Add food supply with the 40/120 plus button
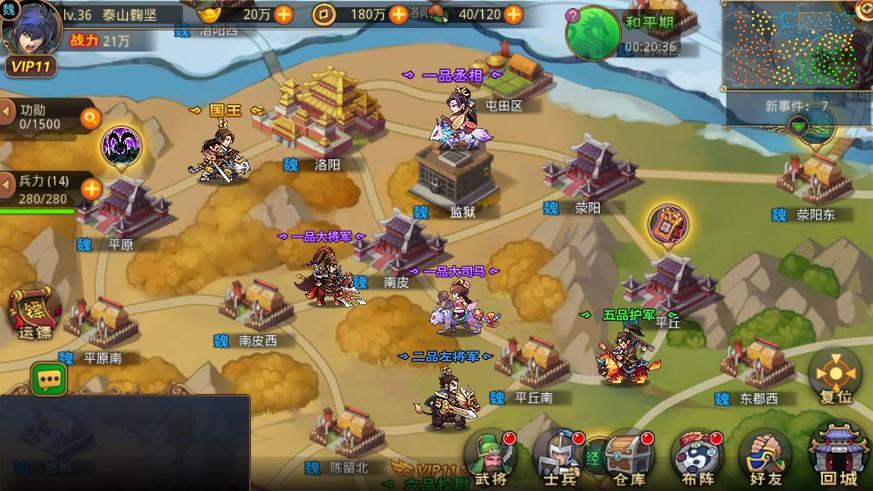Screen dimensions: 873x491 coord(513,15)
